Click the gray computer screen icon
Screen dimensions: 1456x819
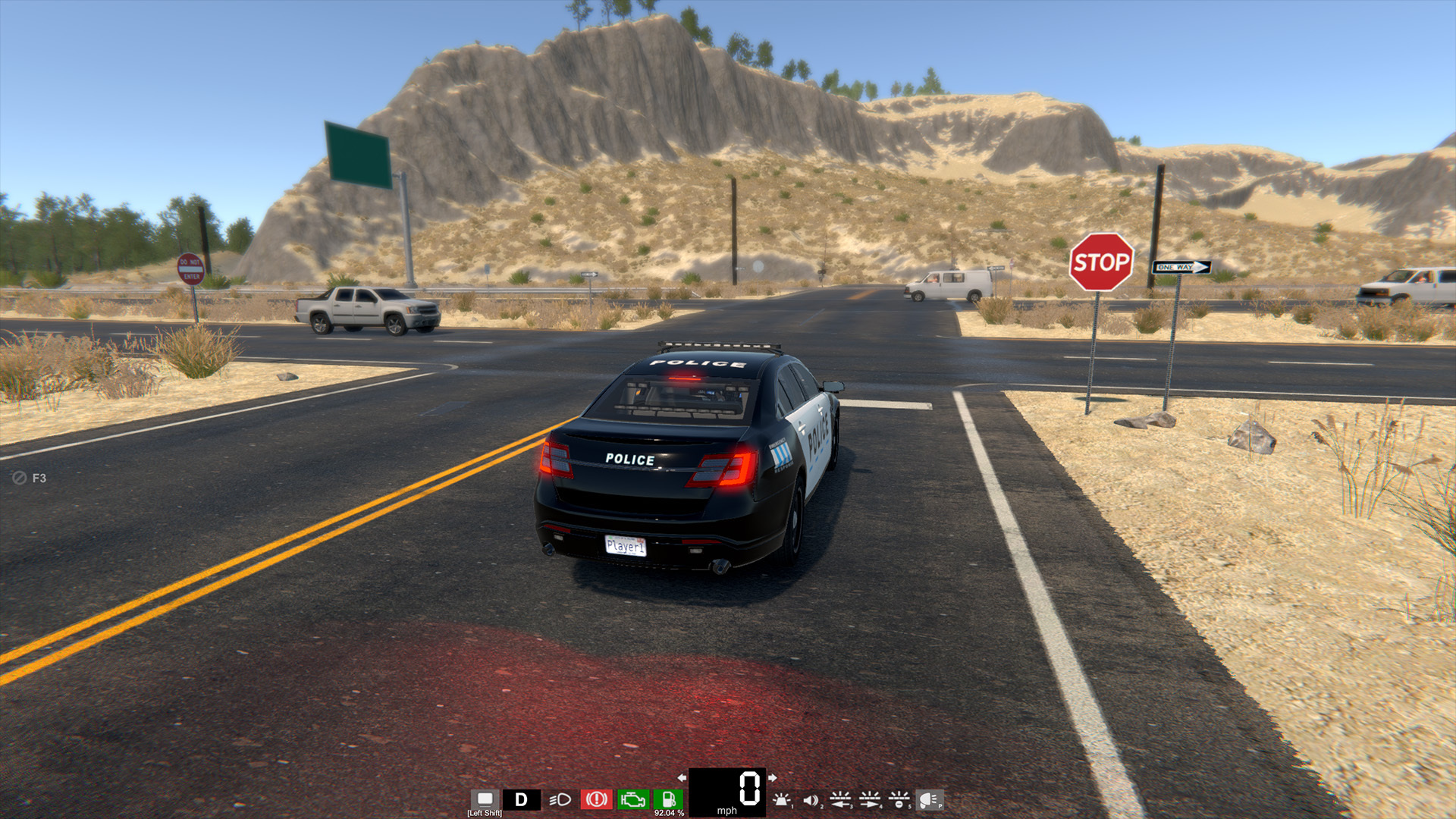pos(485,799)
